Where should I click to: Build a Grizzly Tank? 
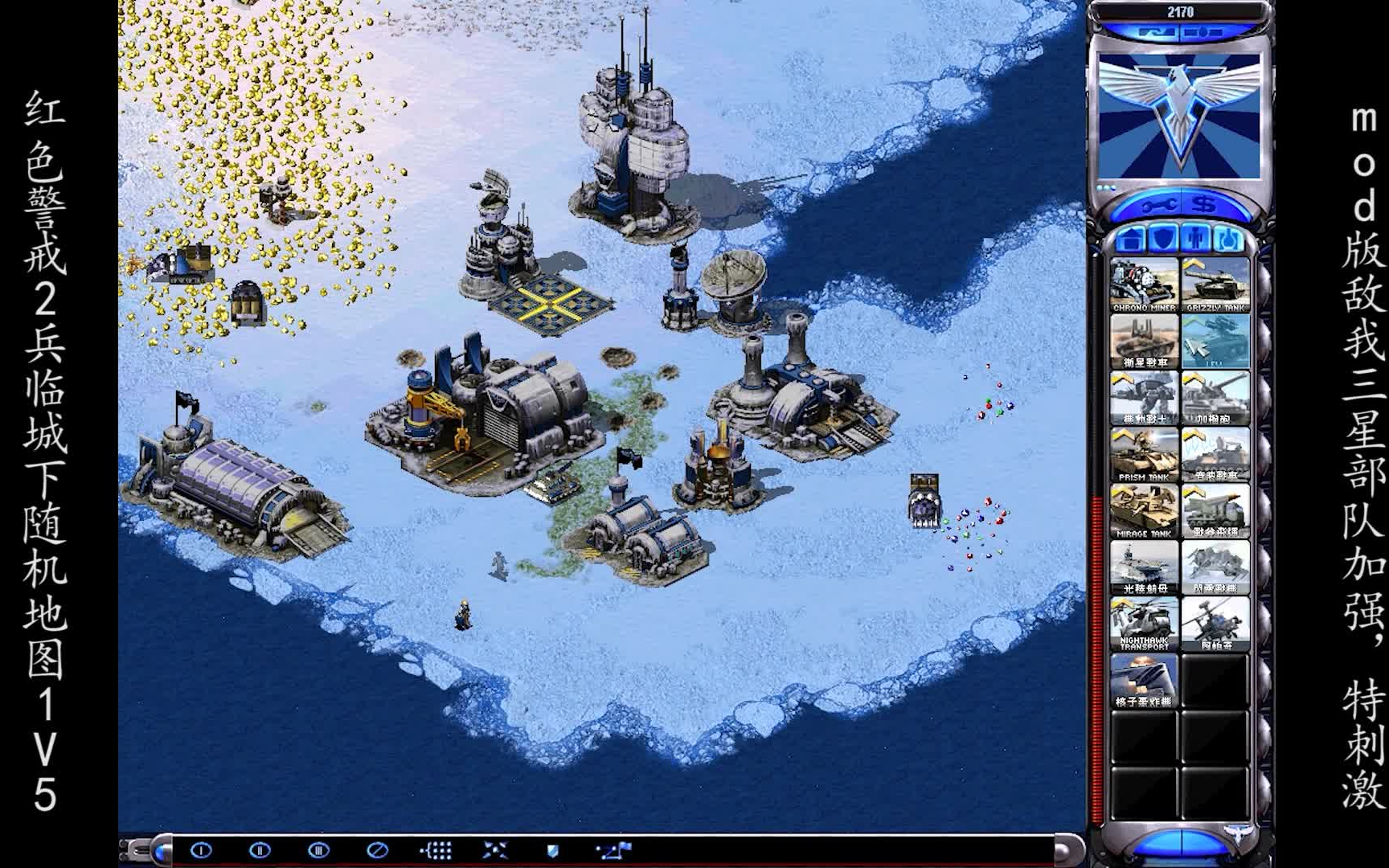point(1215,285)
